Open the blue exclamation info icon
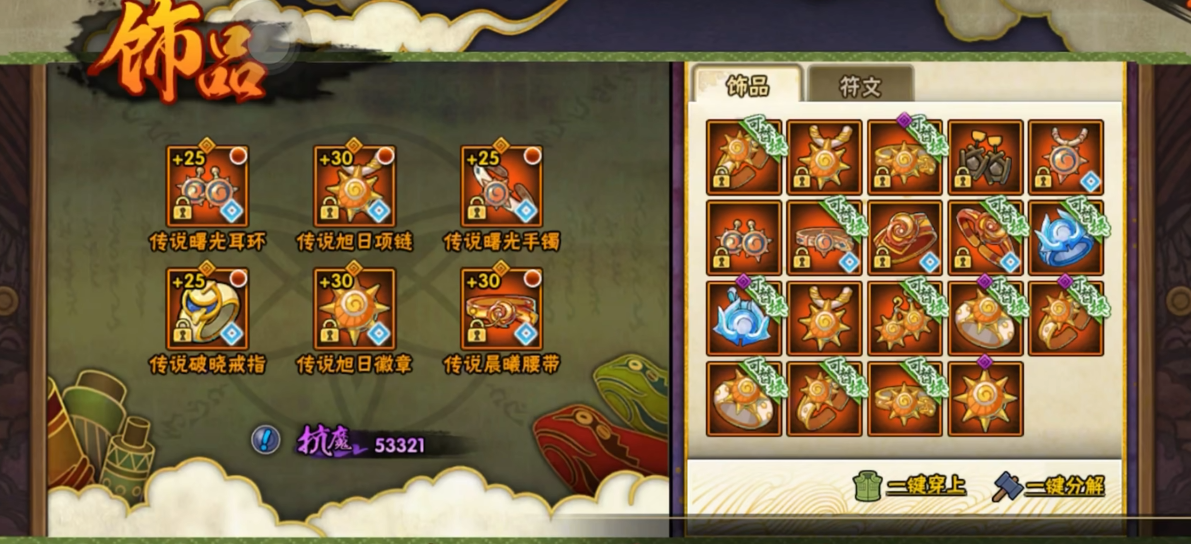 point(265,438)
